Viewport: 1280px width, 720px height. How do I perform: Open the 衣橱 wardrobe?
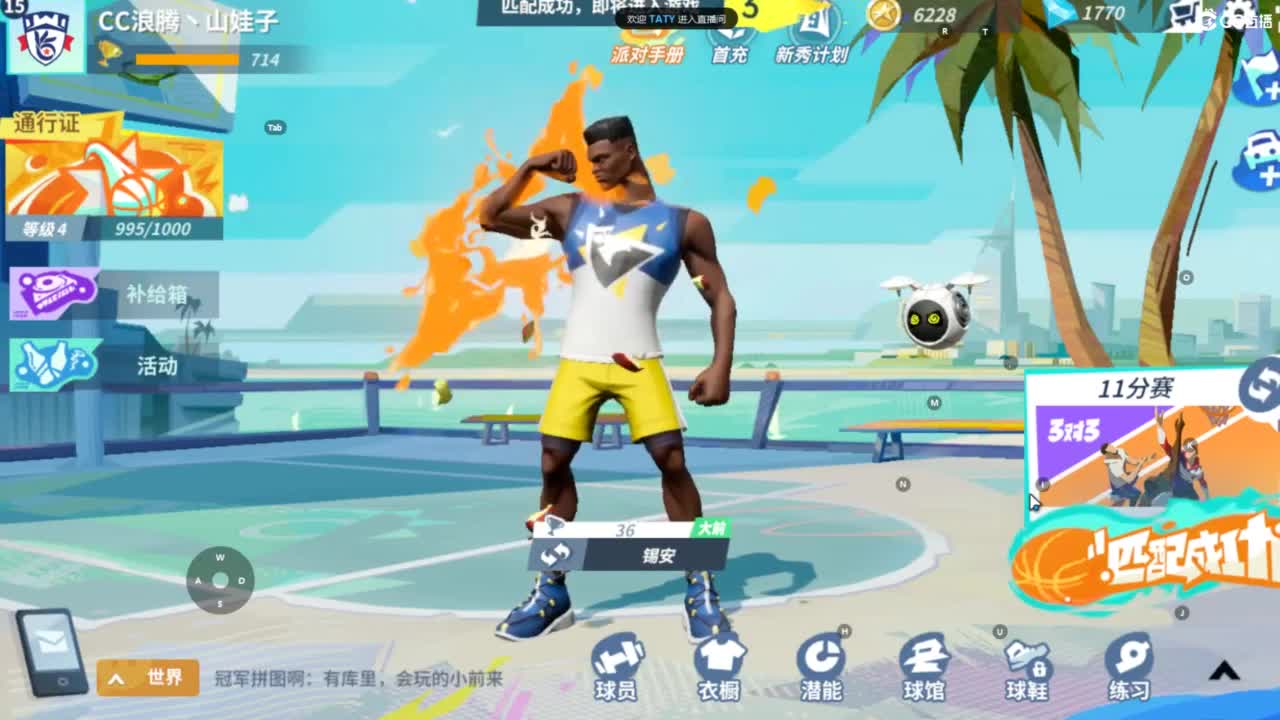click(720, 670)
